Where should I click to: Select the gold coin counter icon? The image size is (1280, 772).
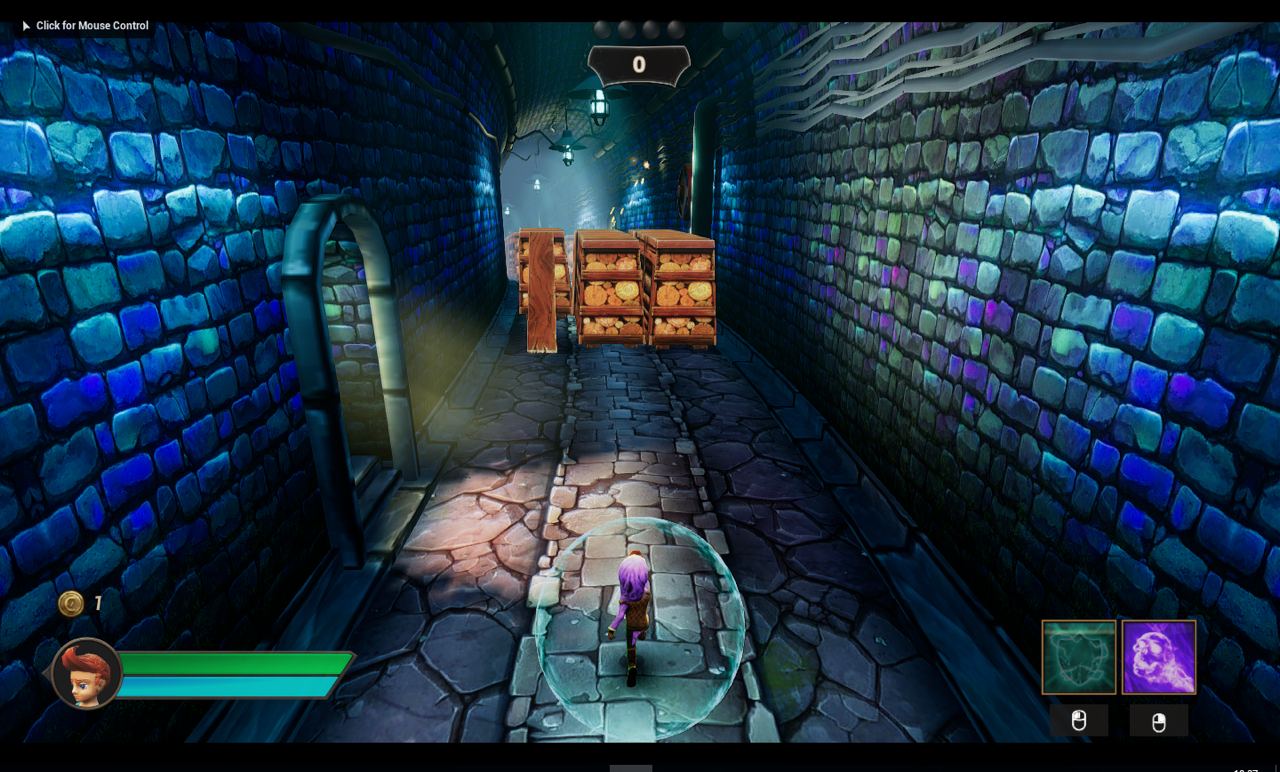point(71,603)
